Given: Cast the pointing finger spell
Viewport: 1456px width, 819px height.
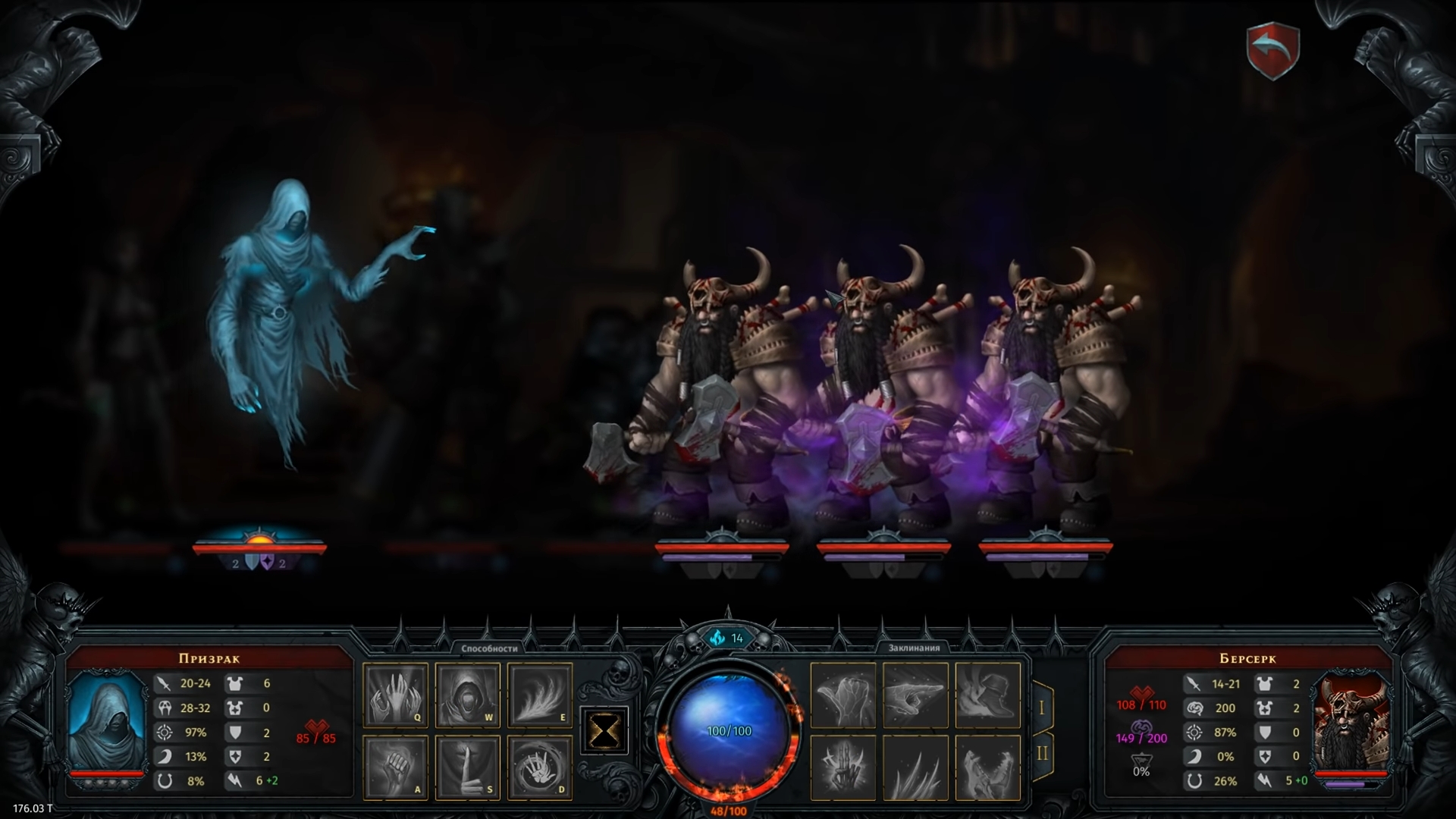Looking at the screenshot, I should click(x=915, y=695).
